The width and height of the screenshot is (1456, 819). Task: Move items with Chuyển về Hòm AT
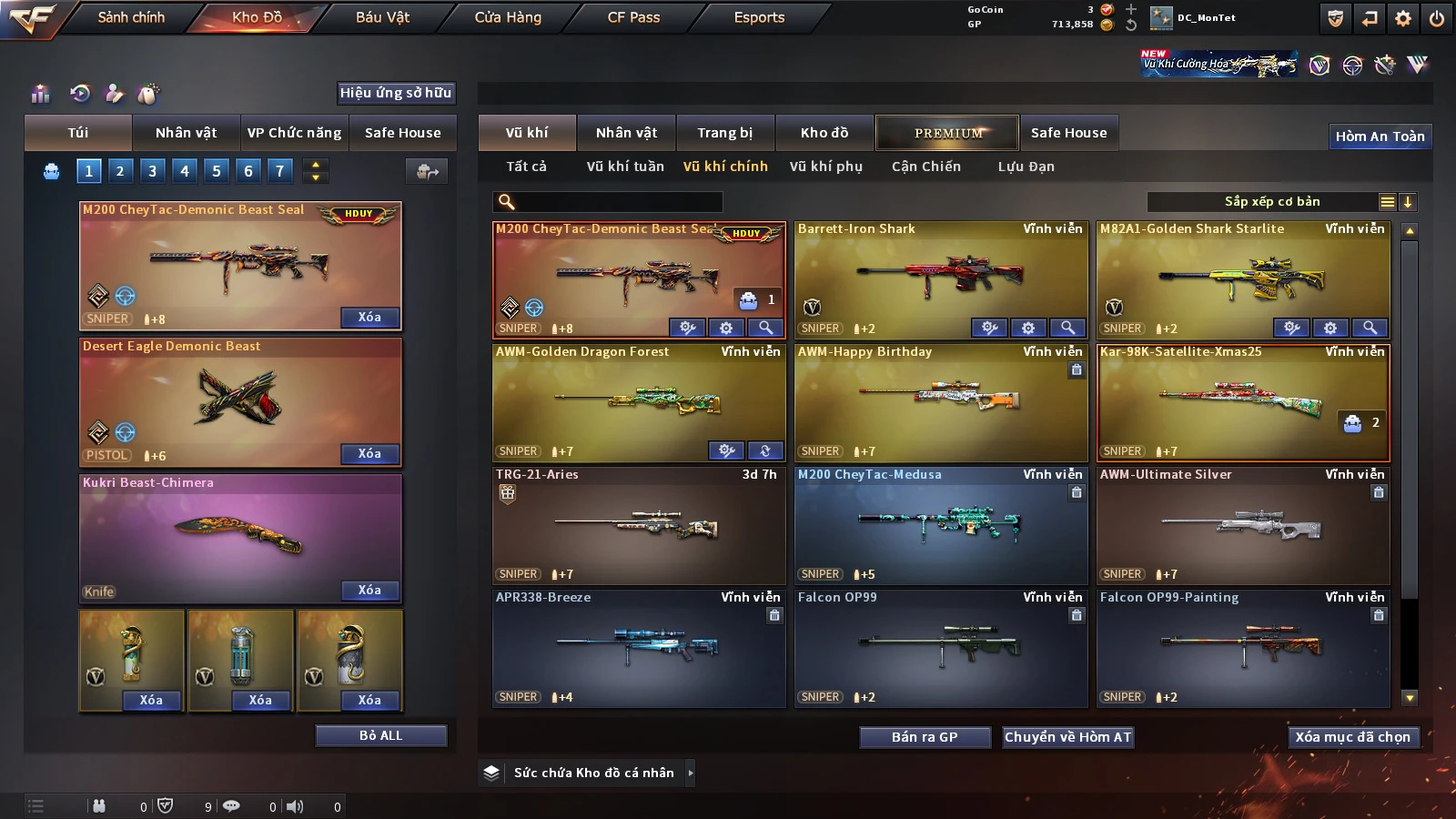click(1067, 737)
